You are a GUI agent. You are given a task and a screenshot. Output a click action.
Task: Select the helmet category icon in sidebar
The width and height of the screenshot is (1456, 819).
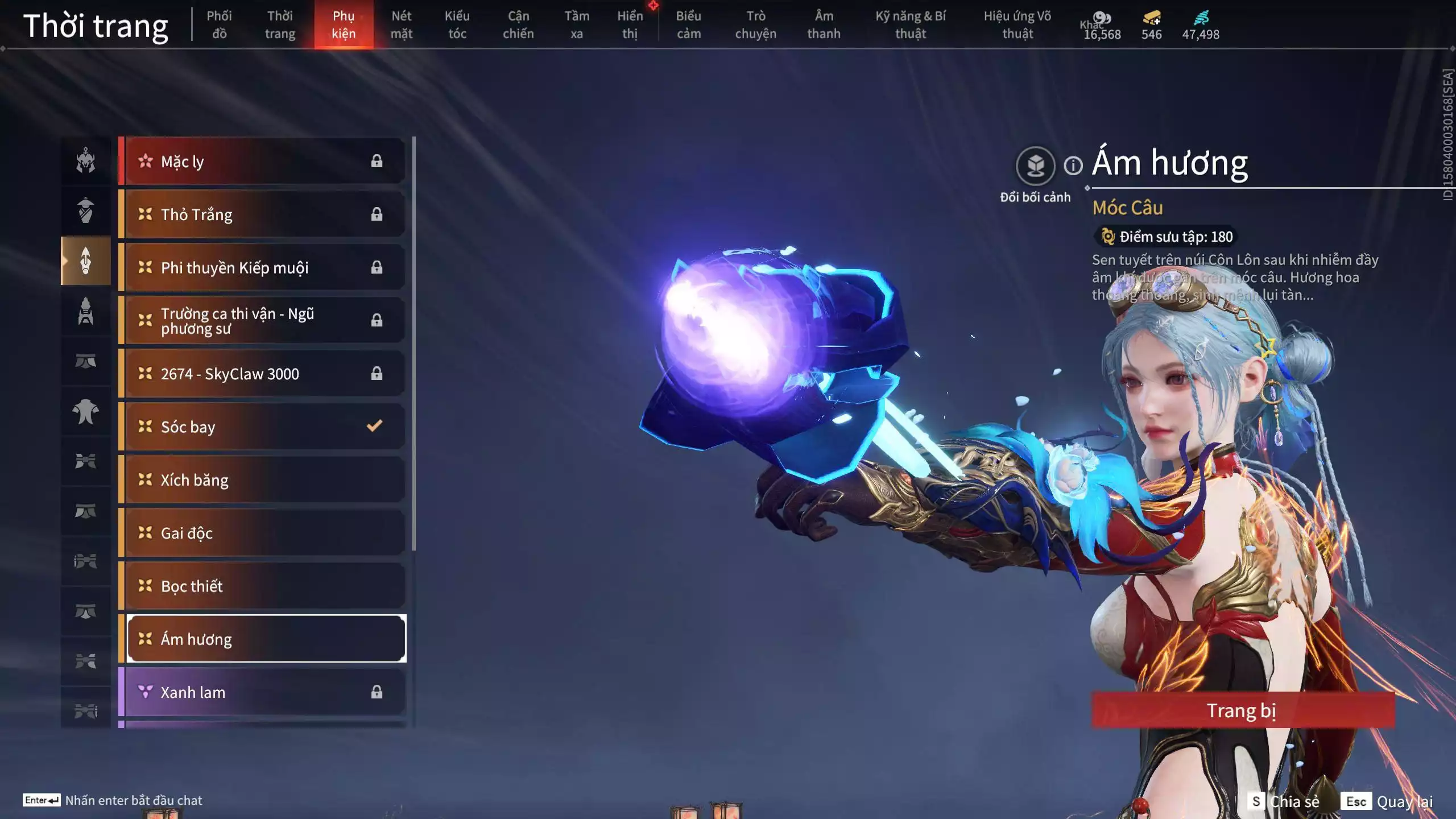[x=85, y=160]
